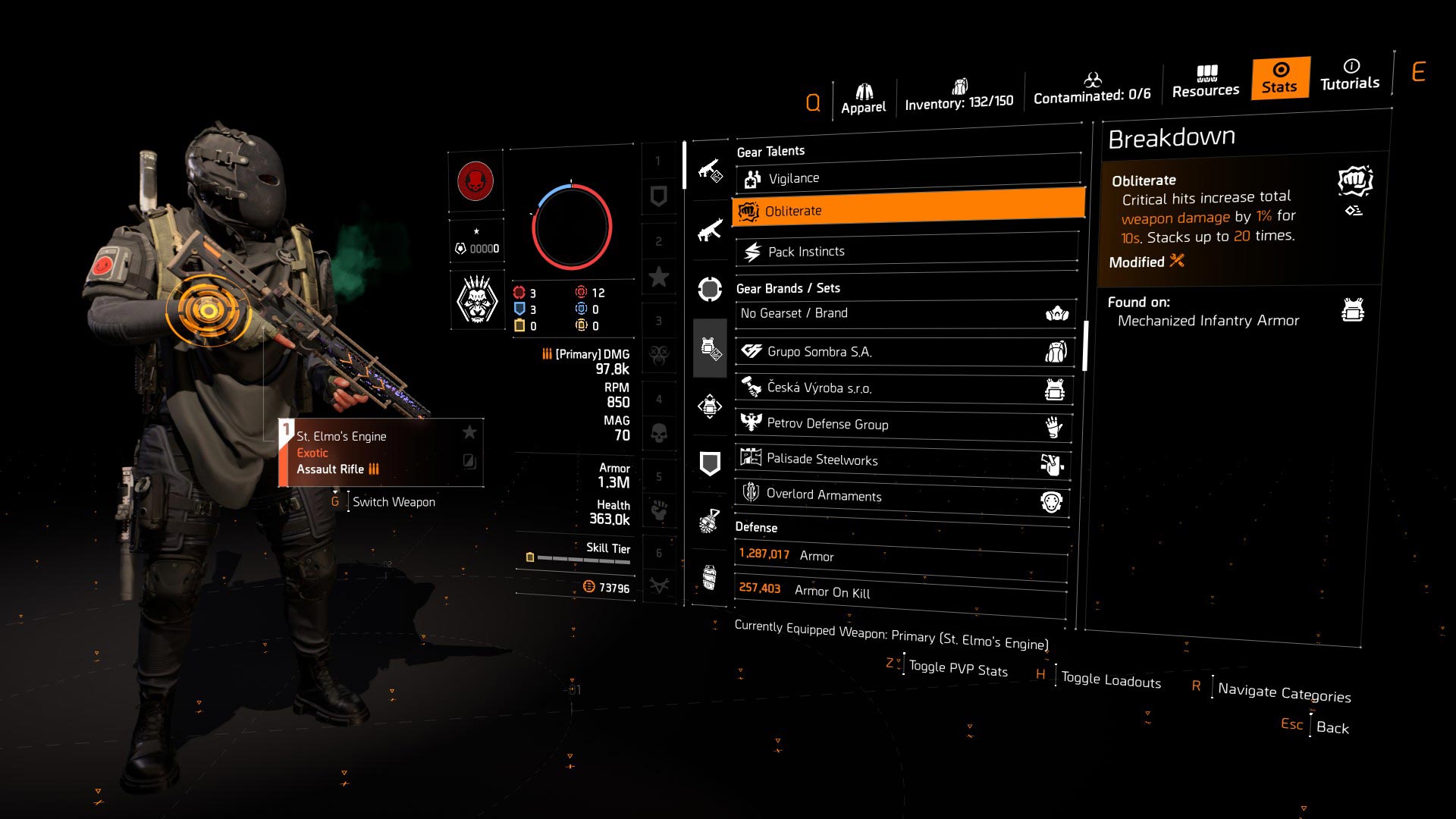Switch to the Stats tab
The height and width of the screenshot is (819, 1456).
[x=1279, y=78]
